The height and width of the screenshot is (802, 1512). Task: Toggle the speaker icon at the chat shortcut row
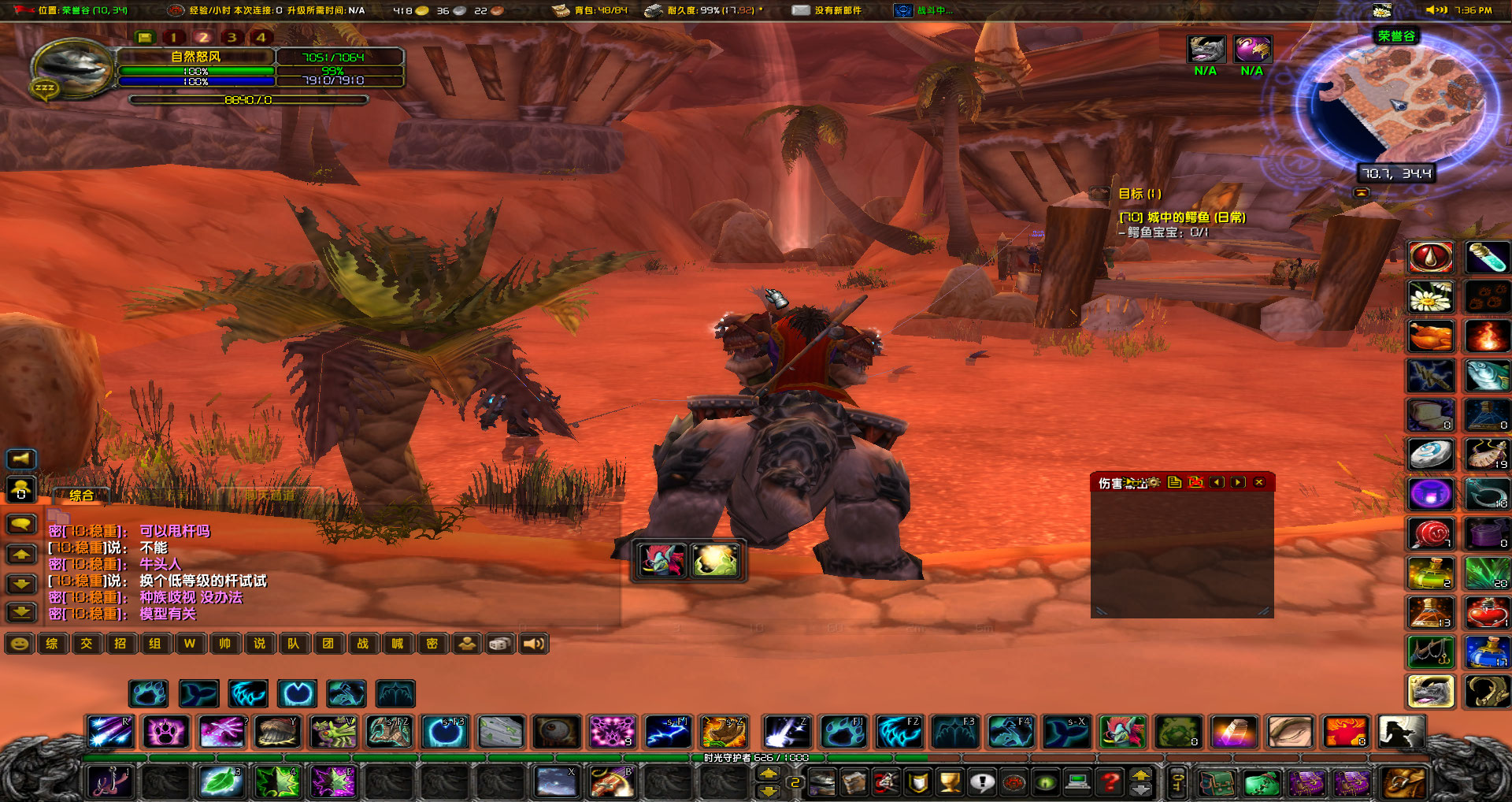(535, 644)
